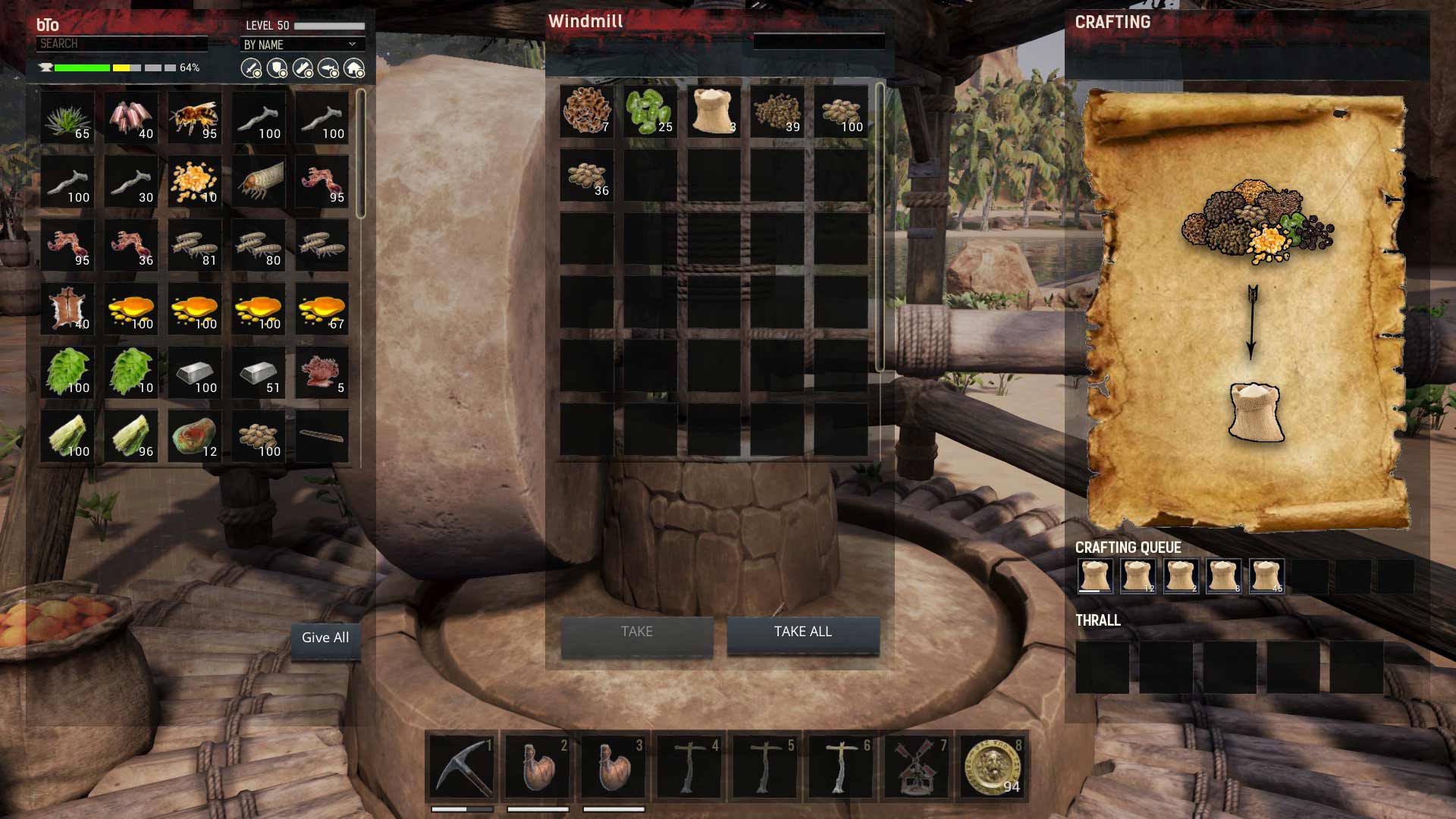Click the windmill search field
Image resolution: width=1456 pixels, height=819 pixels.
click(818, 42)
